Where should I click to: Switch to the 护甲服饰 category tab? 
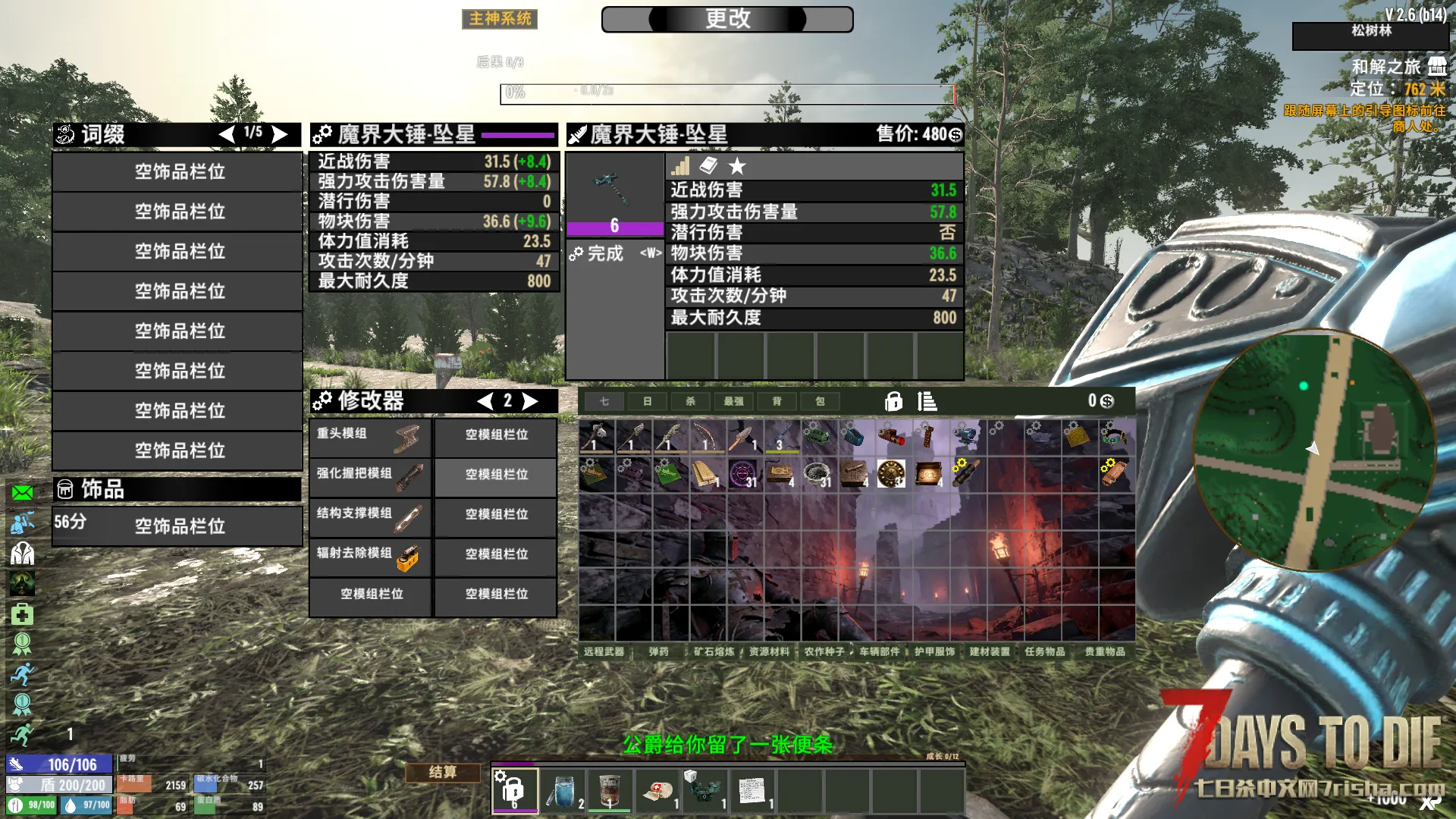pos(934,651)
